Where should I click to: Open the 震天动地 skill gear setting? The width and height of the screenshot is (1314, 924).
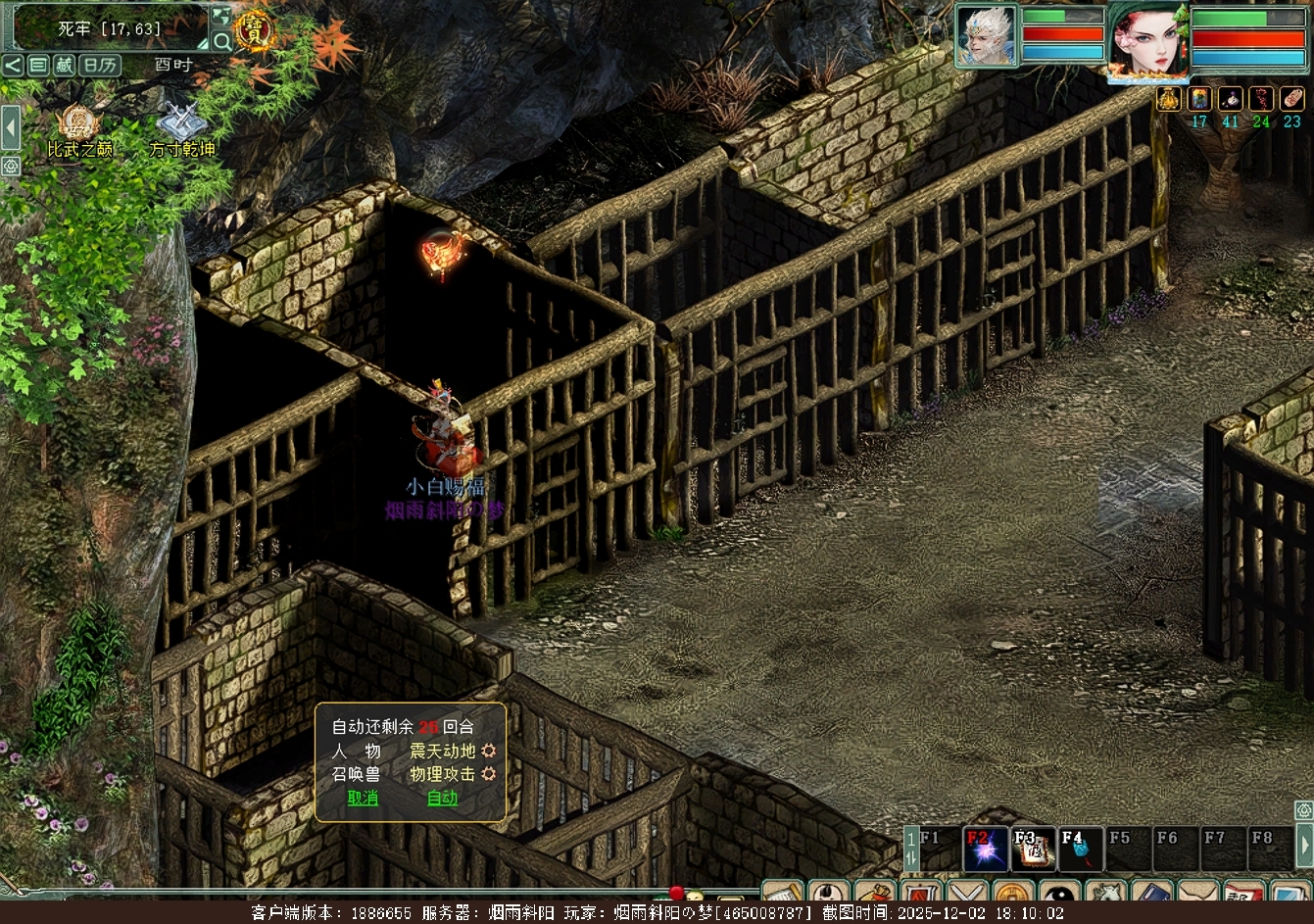pyautogui.click(x=488, y=752)
